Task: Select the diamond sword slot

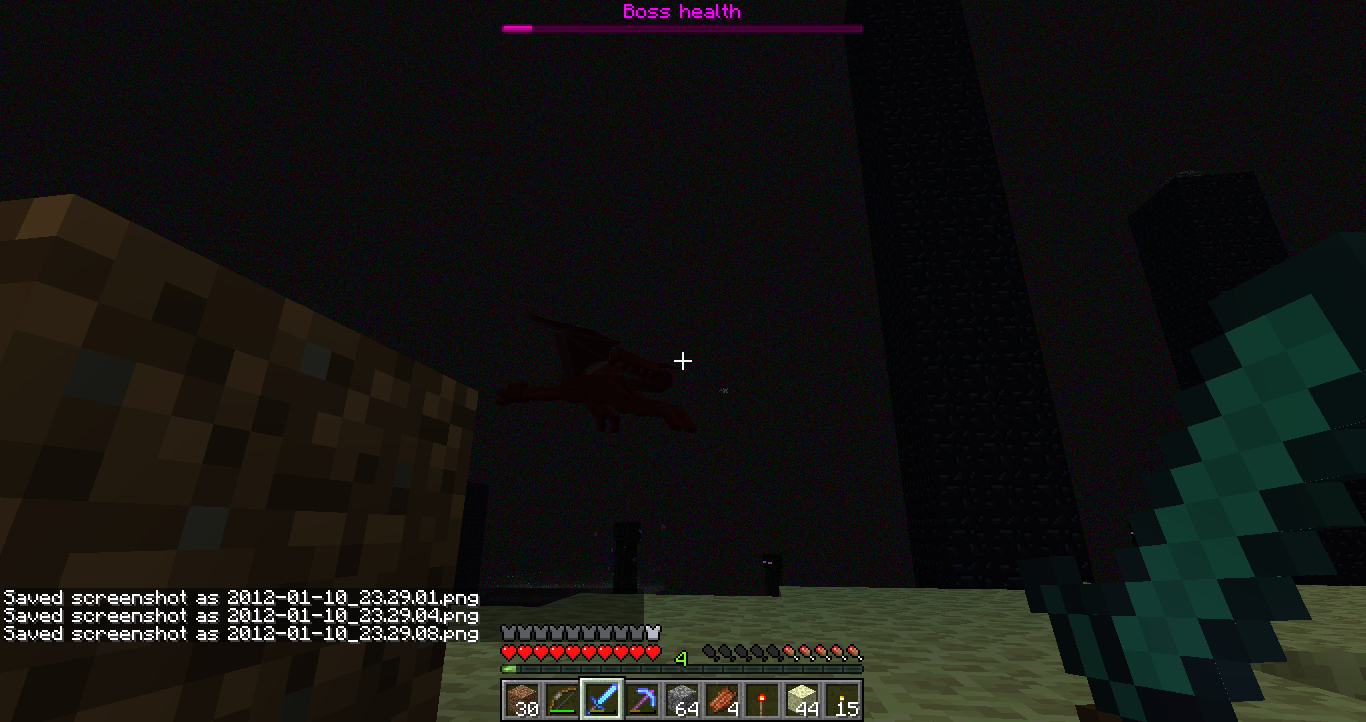Action: tap(602, 699)
